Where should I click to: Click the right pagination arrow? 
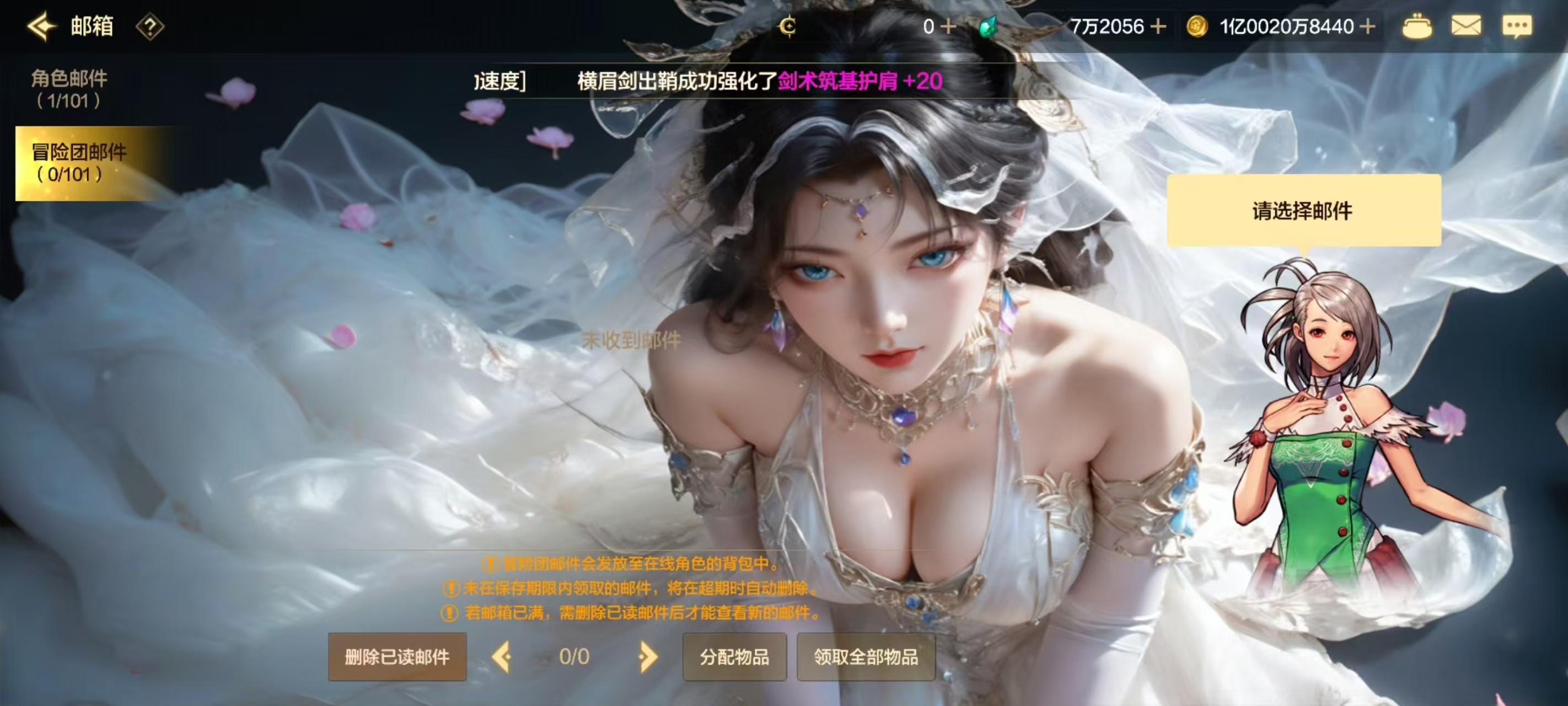(648, 657)
